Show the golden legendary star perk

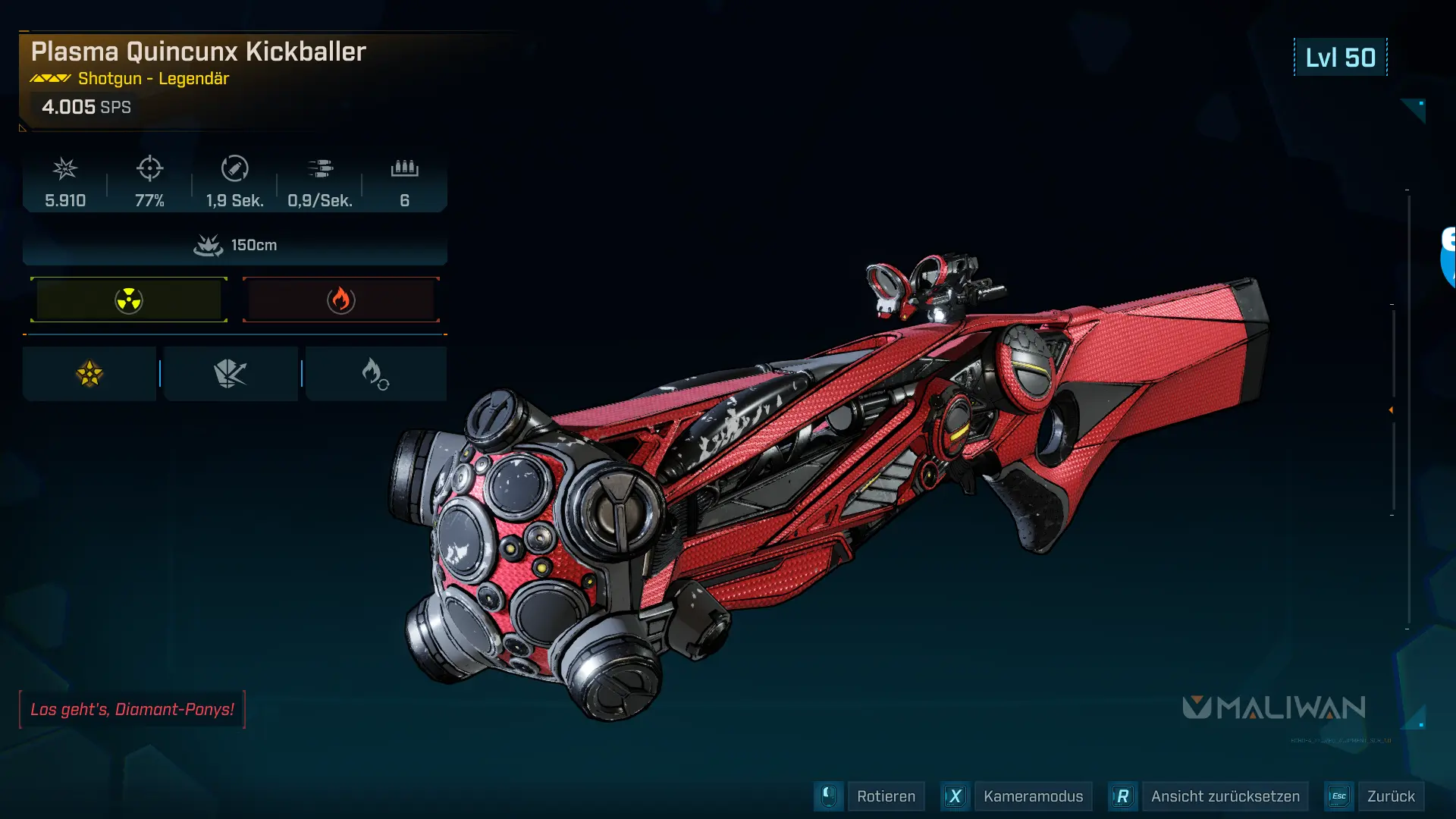[89, 374]
